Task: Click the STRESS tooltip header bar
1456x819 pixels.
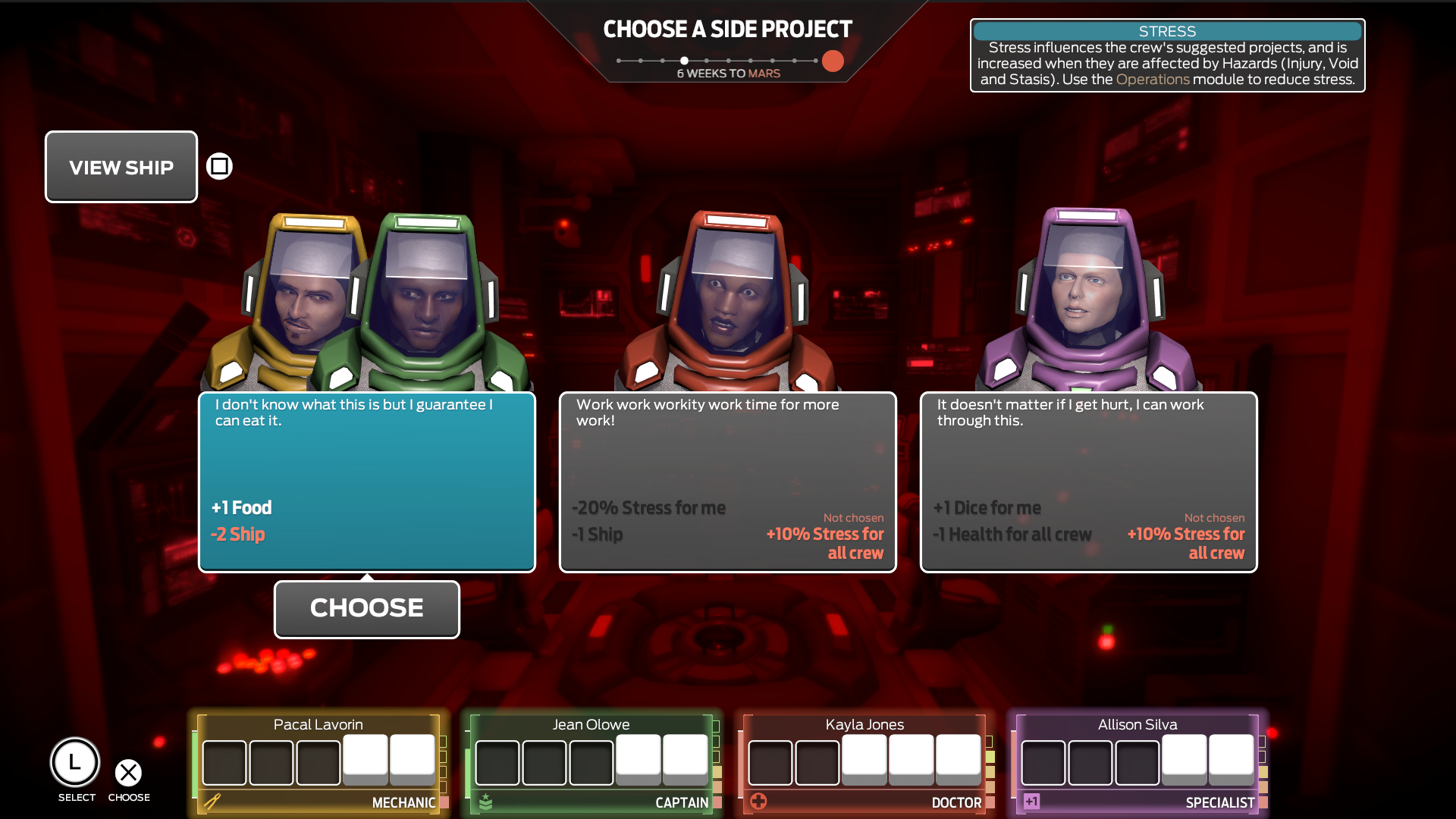Action: [x=1167, y=31]
